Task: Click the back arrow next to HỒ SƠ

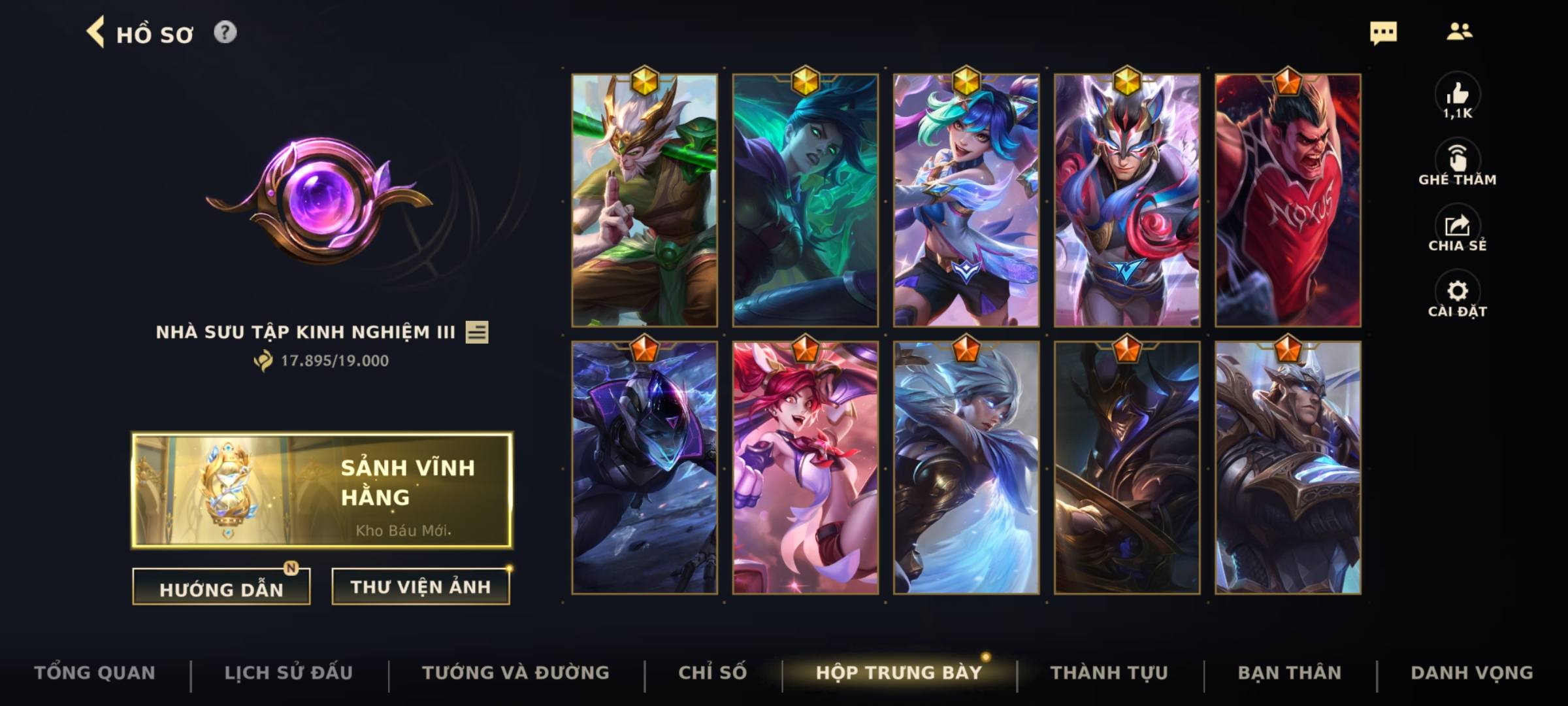Action: 96,33
